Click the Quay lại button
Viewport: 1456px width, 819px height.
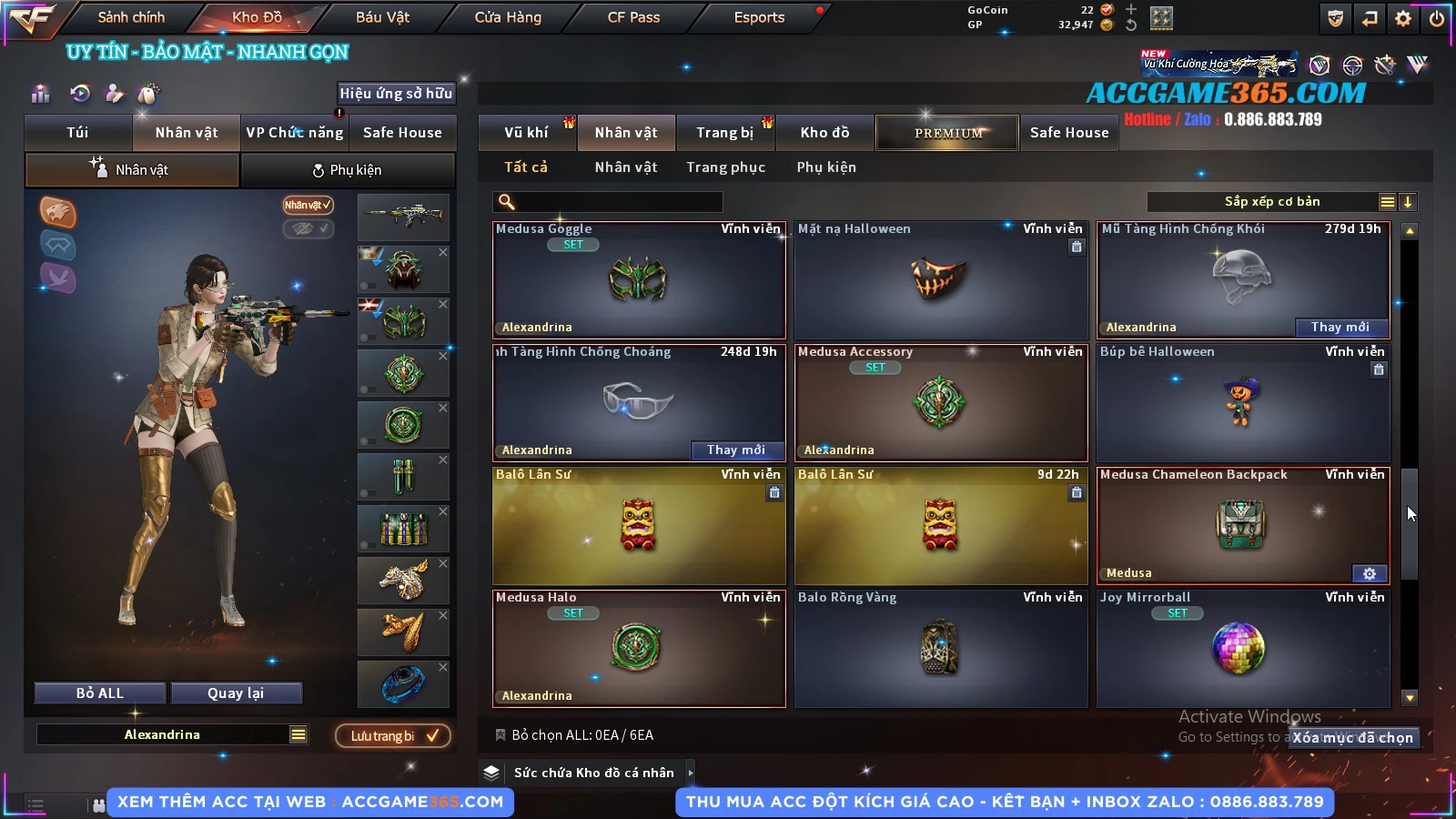[236, 693]
